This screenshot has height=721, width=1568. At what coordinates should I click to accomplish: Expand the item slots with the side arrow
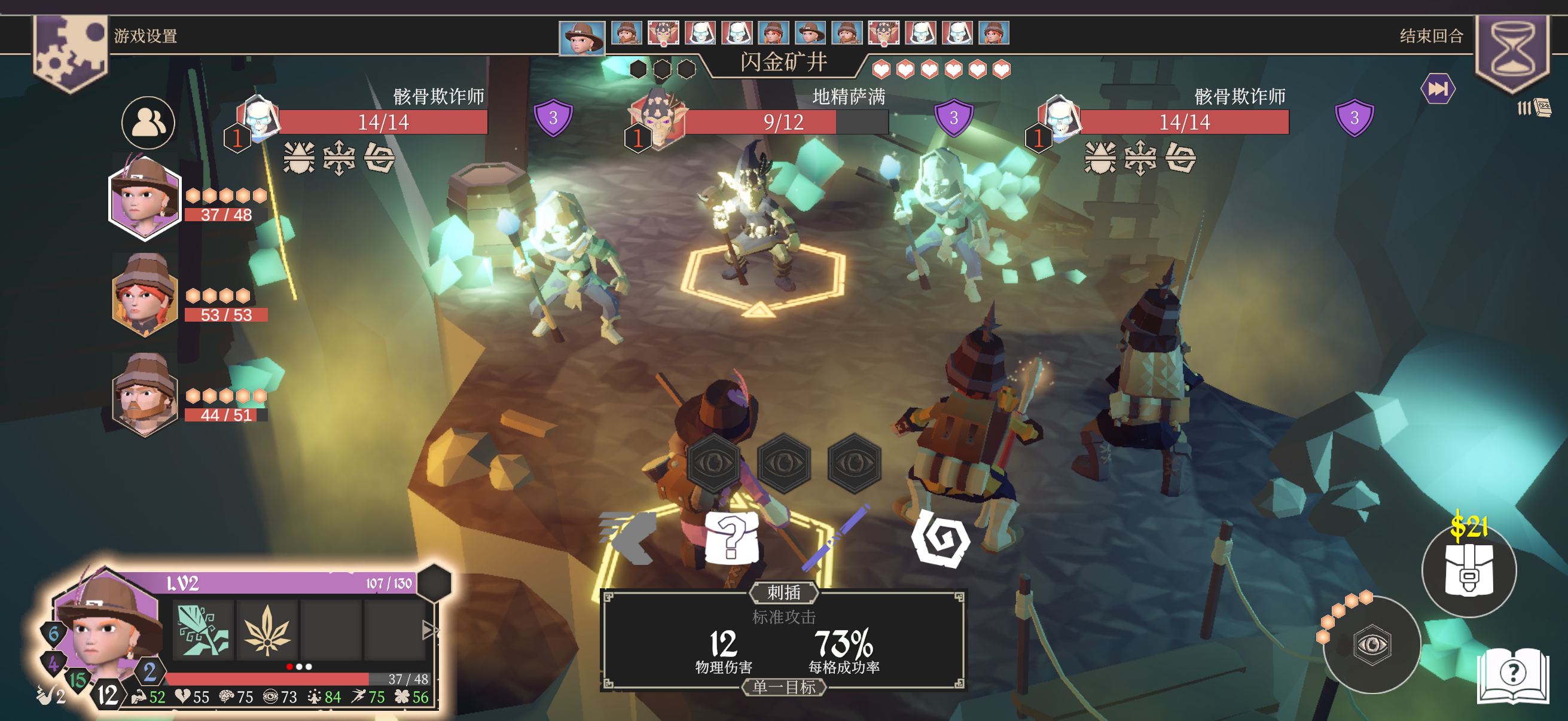pyautogui.click(x=430, y=630)
